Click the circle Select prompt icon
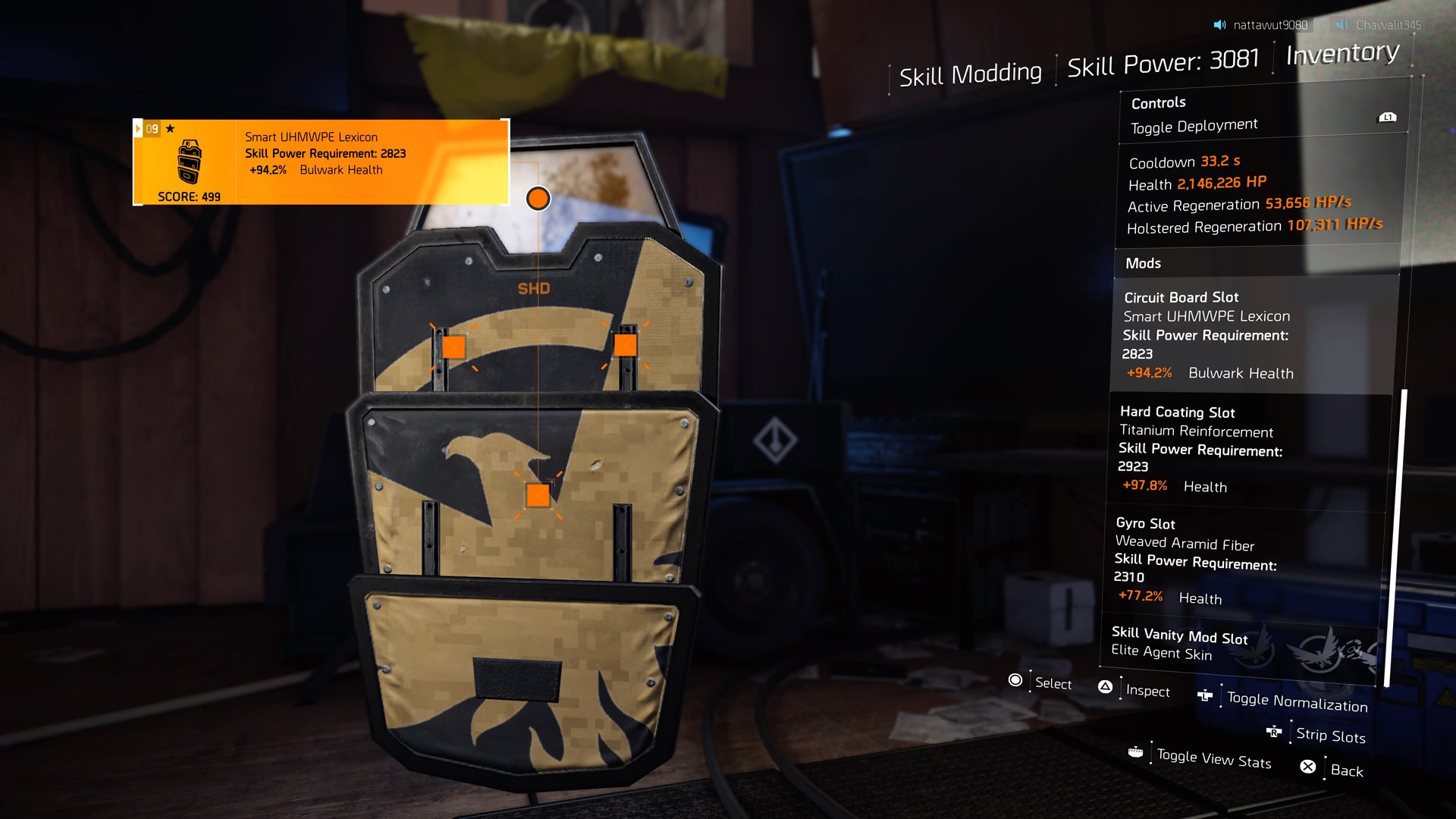Viewport: 1456px width, 819px height. tap(1014, 681)
